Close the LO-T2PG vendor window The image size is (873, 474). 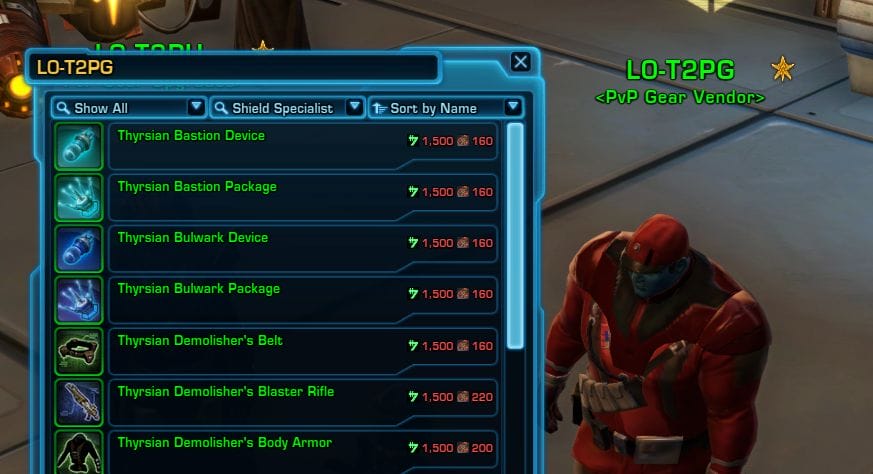point(520,62)
